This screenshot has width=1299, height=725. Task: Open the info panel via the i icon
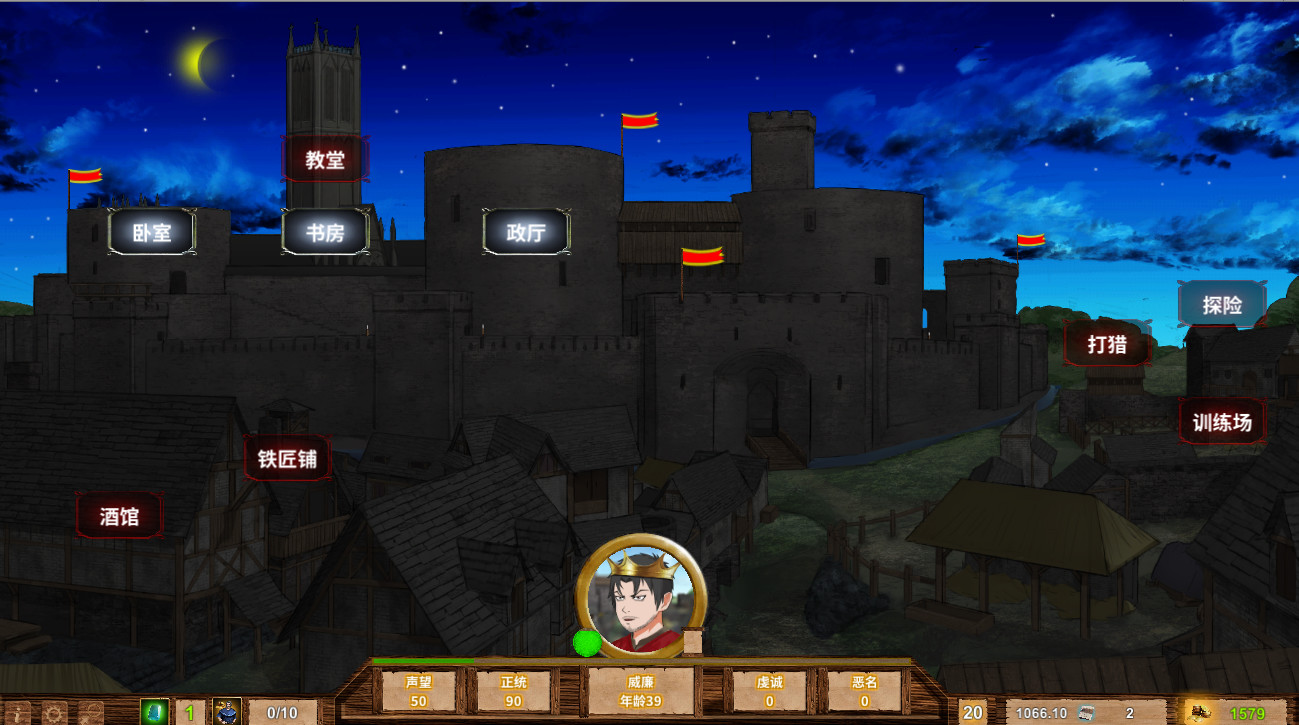tap(17, 712)
